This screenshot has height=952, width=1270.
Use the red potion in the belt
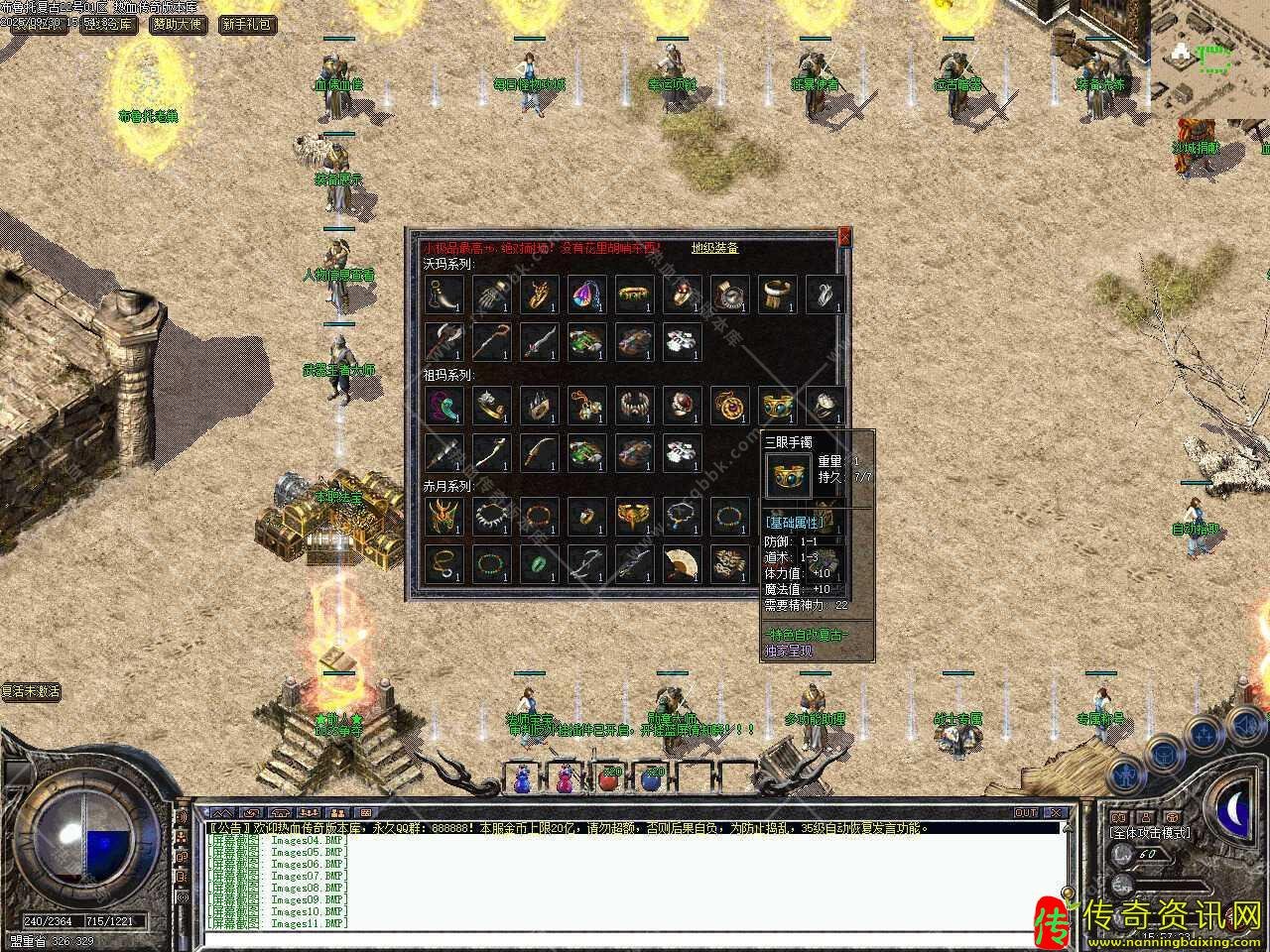[607, 779]
